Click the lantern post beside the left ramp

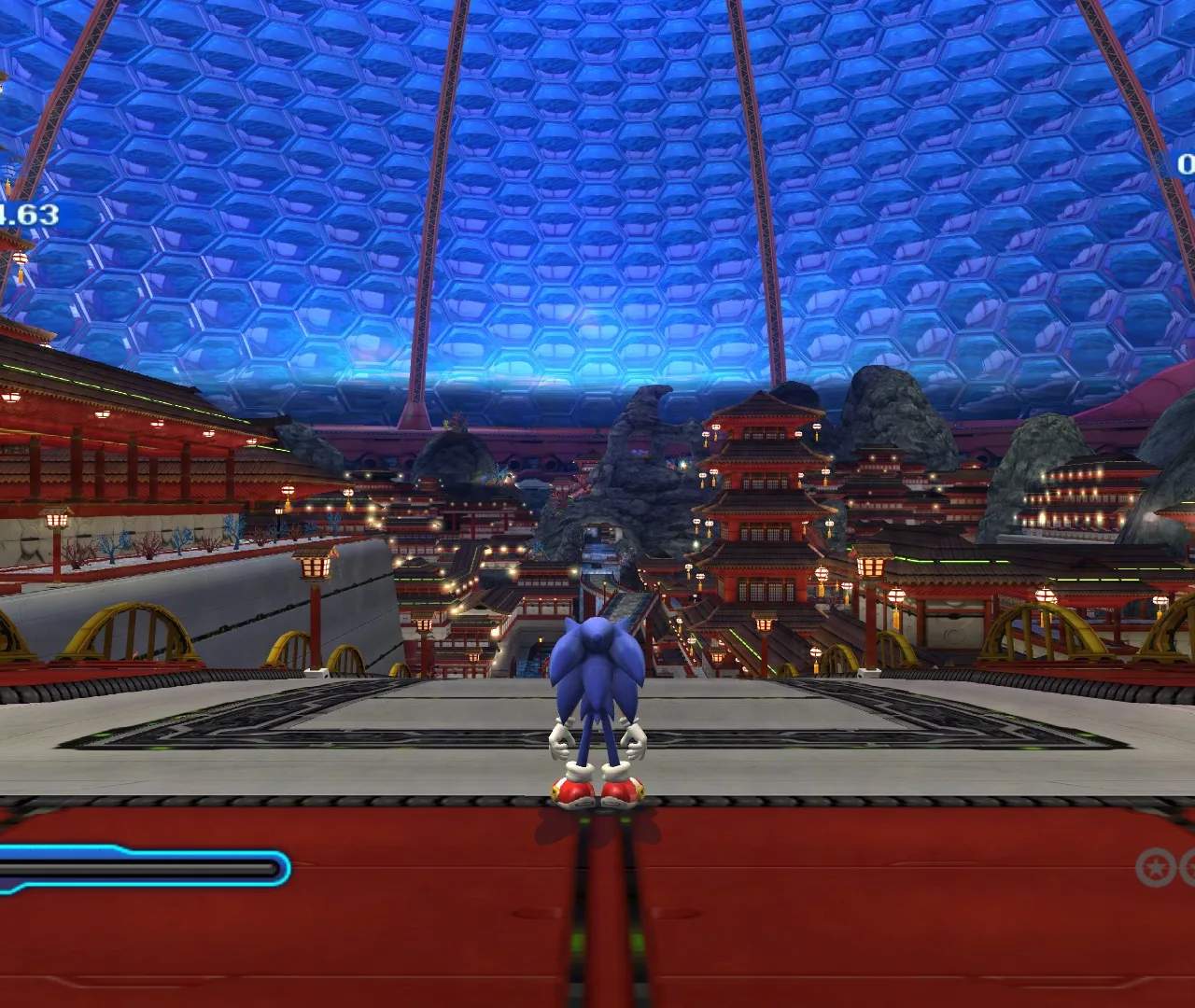313,567
